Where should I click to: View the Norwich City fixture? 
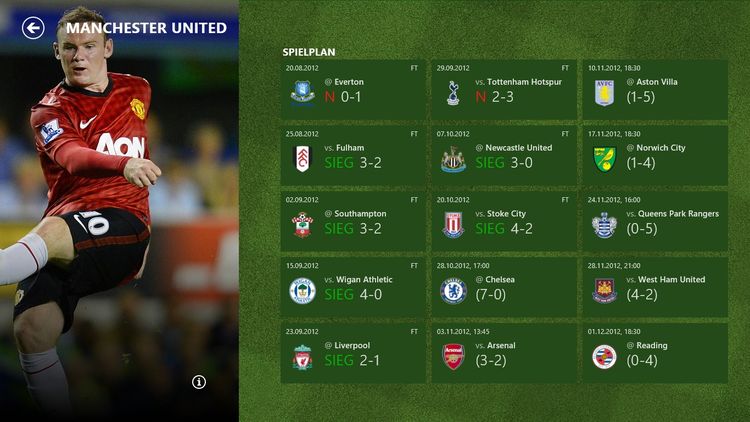(x=655, y=155)
